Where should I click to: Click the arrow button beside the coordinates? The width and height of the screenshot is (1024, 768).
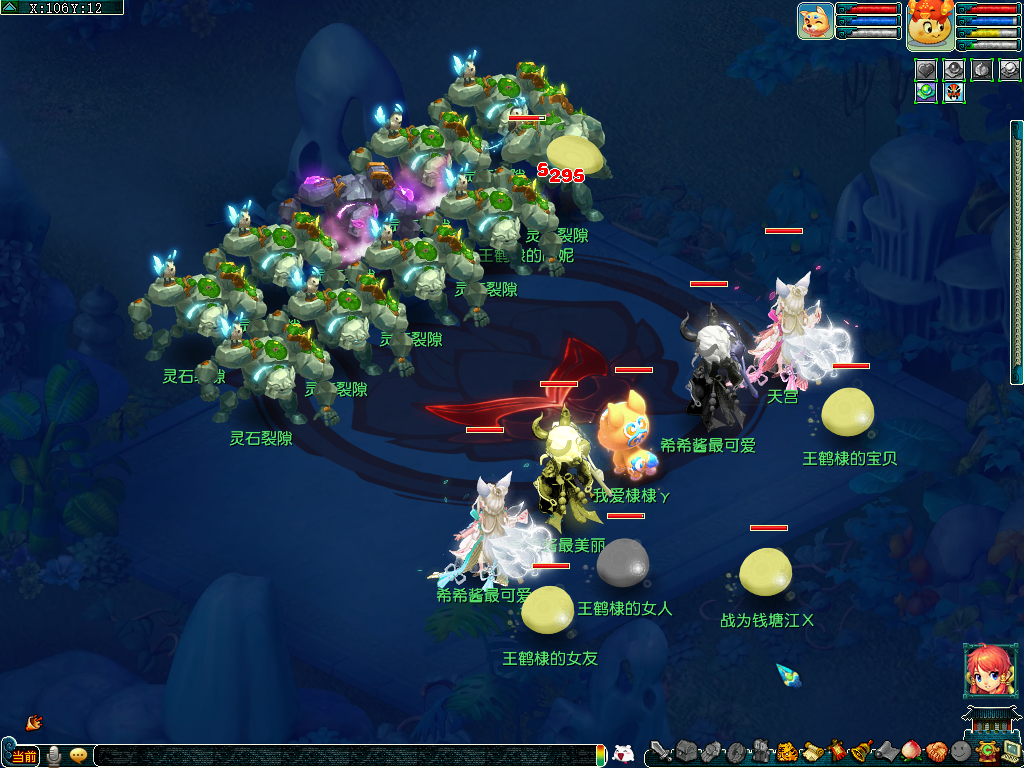[11, 8]
